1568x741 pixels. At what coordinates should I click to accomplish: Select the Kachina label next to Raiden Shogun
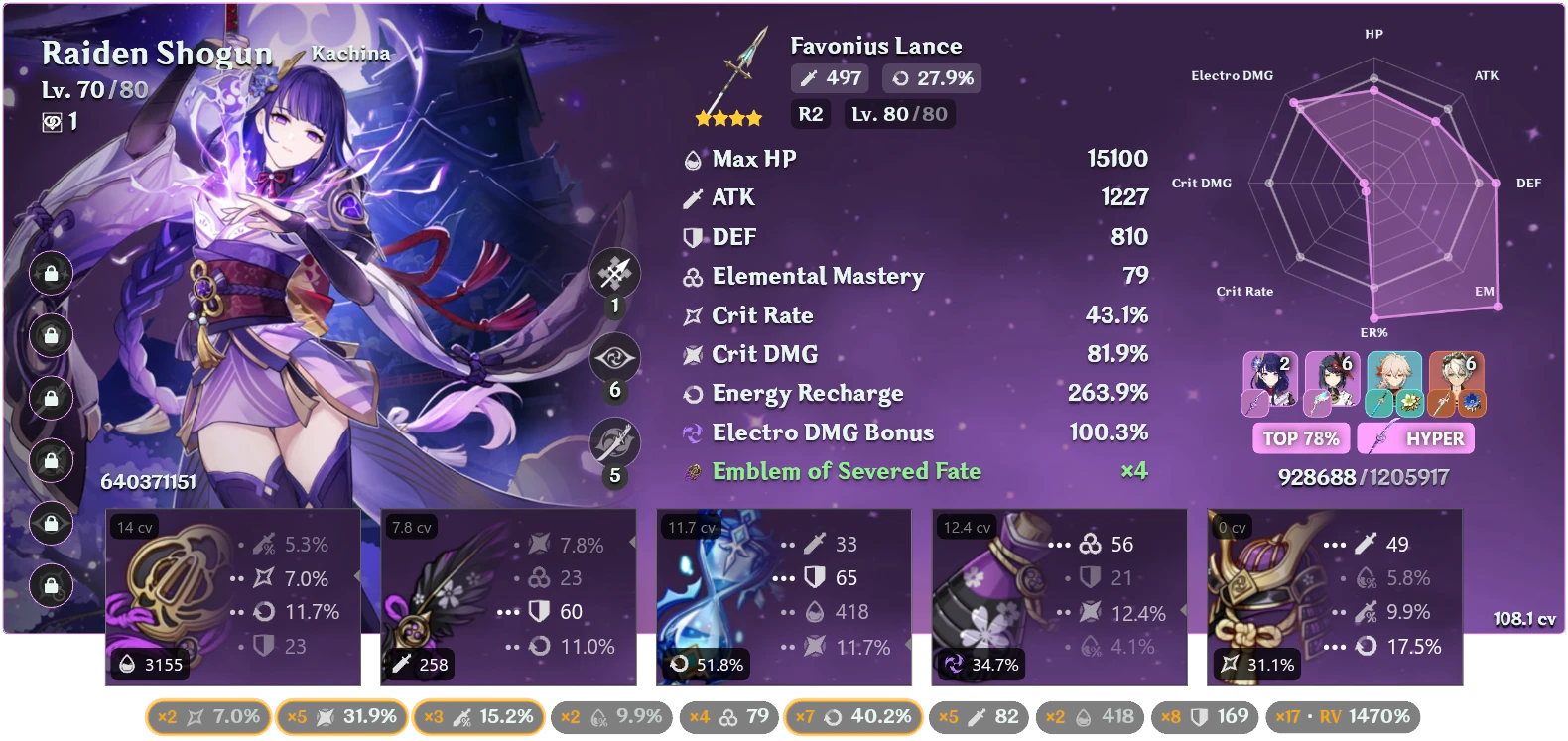click(x=349, y=53)
